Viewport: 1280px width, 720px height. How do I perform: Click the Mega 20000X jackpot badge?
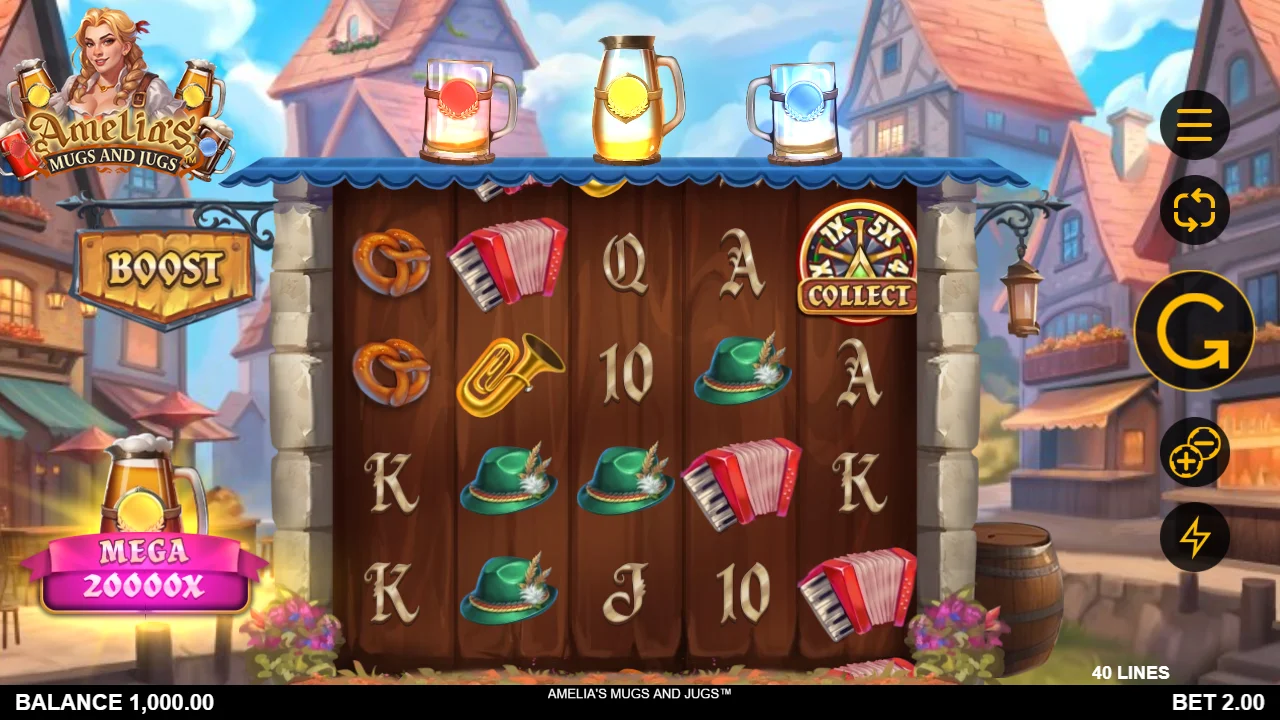pos(145,570)
